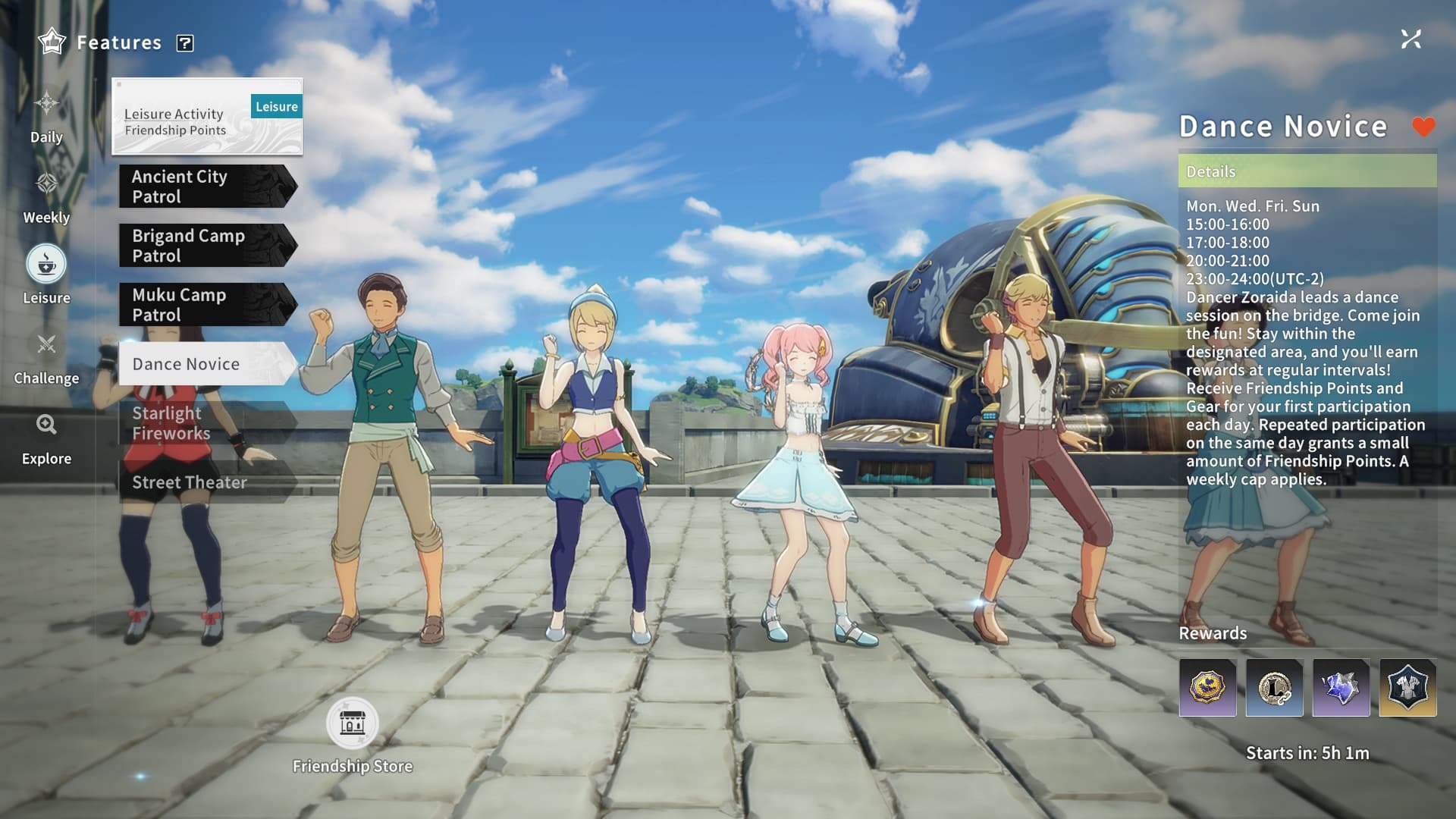The height and width of the screenshot is (819, 1456).
Task: Show the Explore tab
Action: 46,437
